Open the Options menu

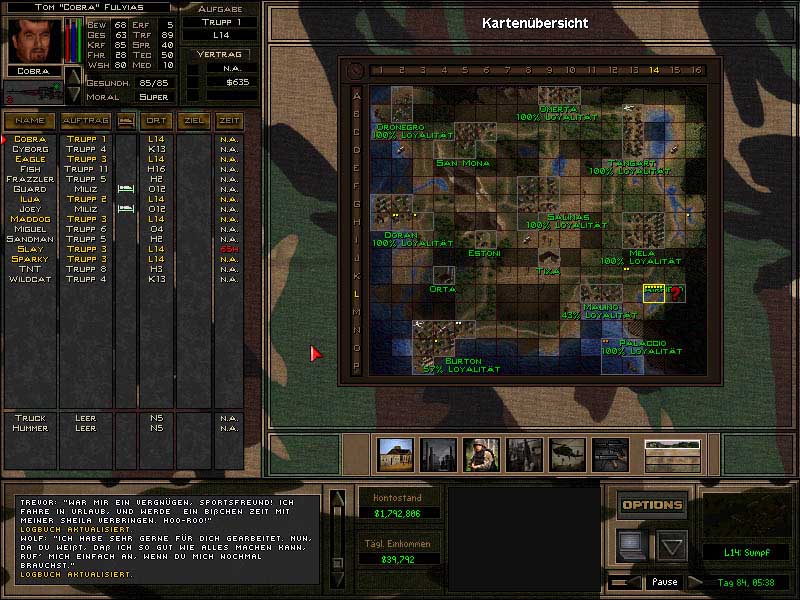(x=652, y=505)
